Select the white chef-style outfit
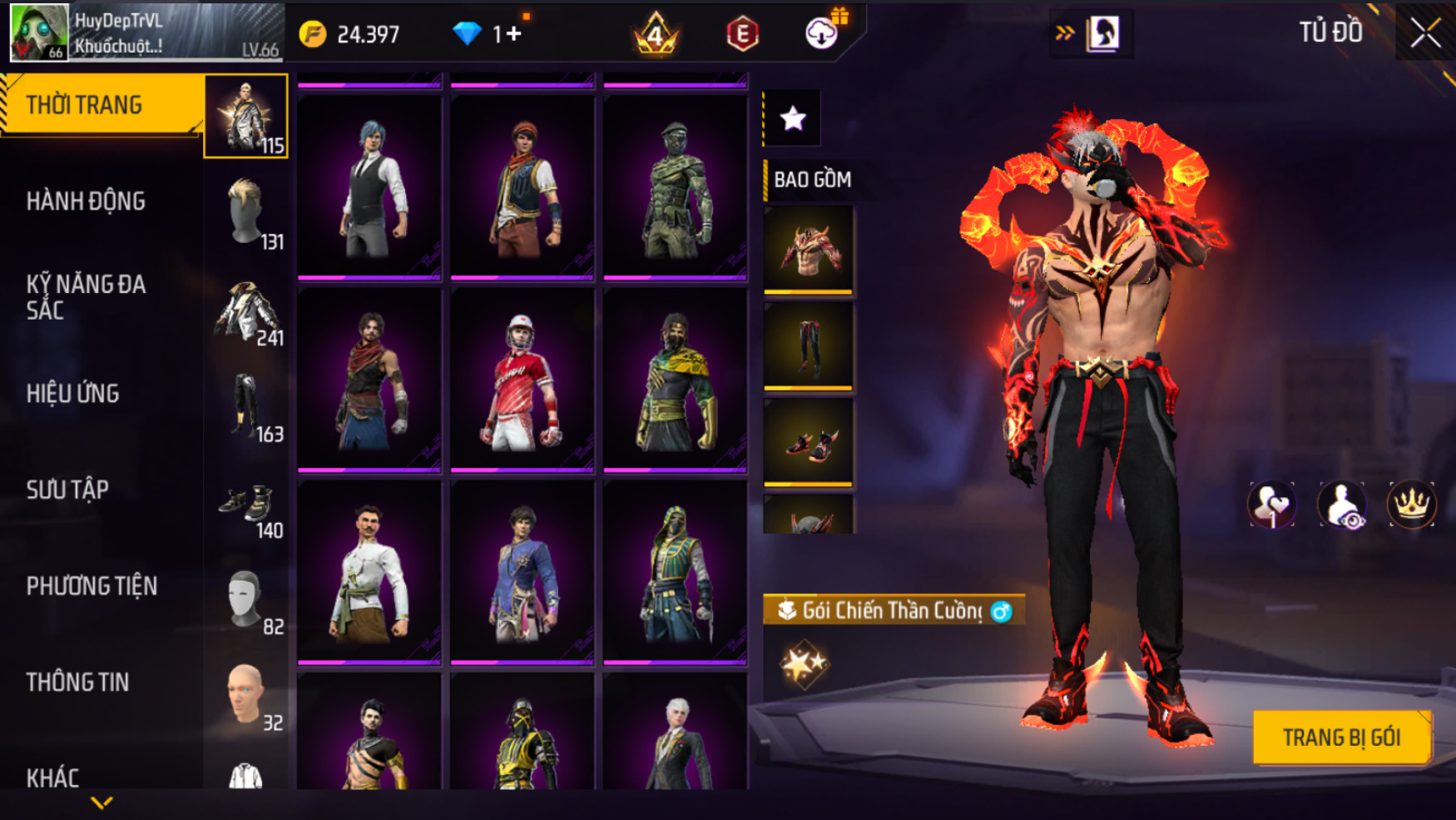Screen dimensions: 1456x820 (x=369, y=572)
